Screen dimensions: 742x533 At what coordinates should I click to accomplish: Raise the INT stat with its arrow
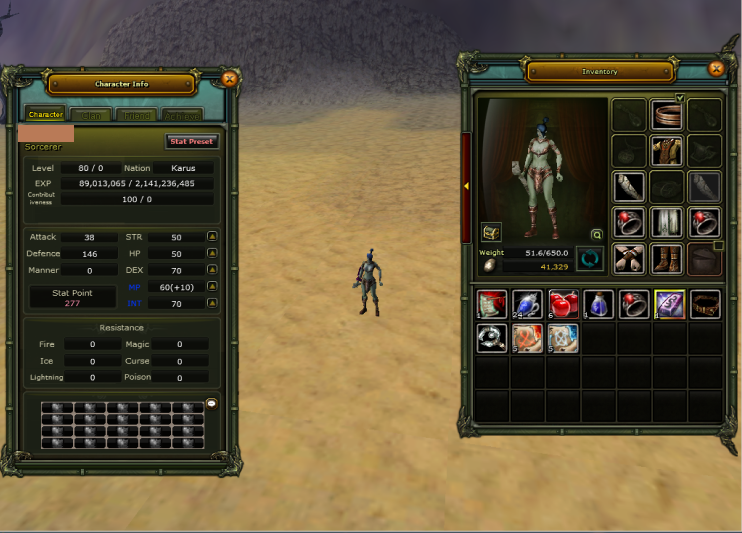pyautogui.click(x=212, y=302)
